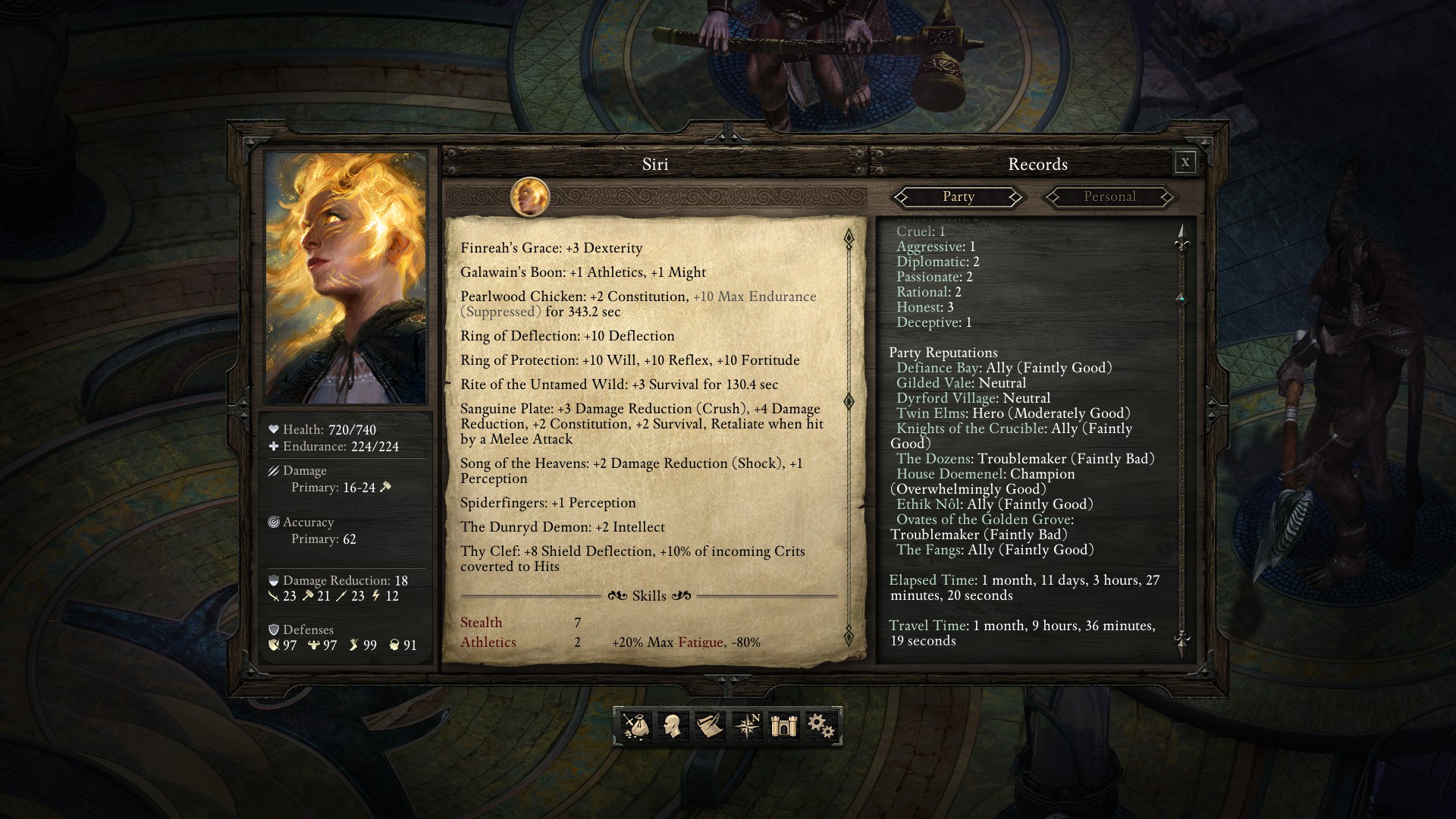1456x819 pixels.
Task: Open the stronghold castle icon
Action: click(783, 726)
